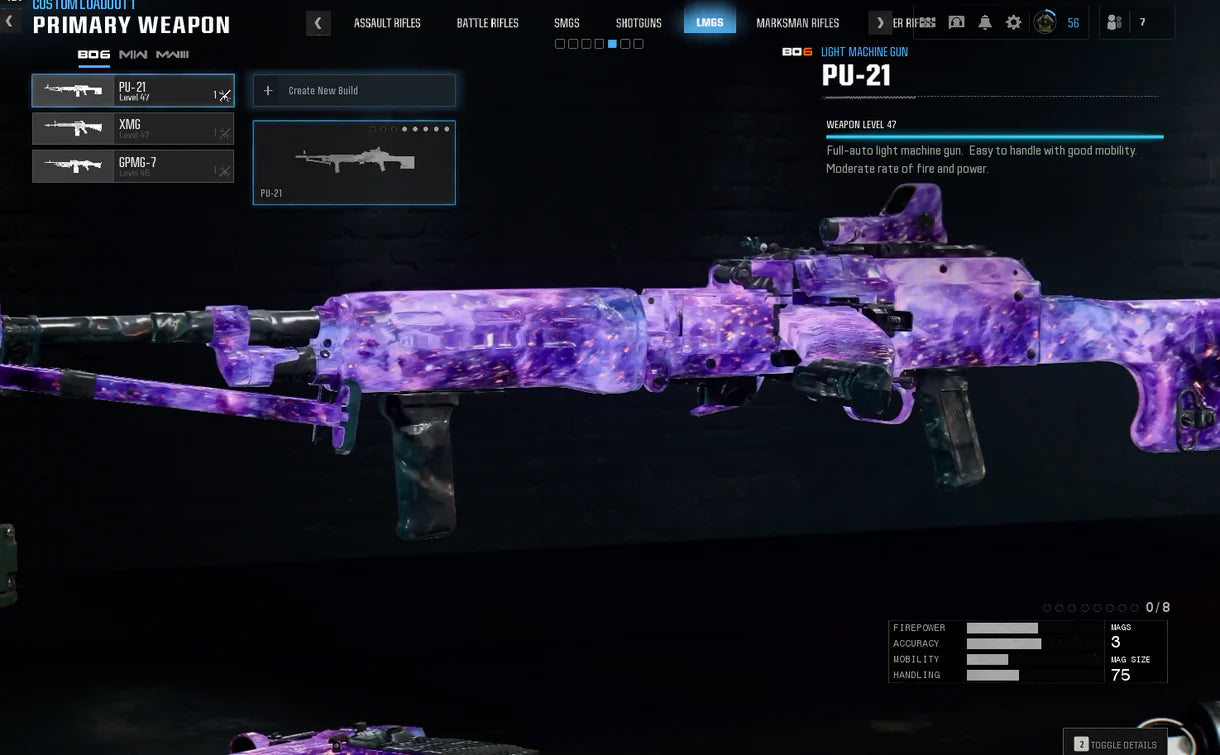
Task: Open the existing PU-21 build tile
Action: pyautogui.click(x=354, y=163)
